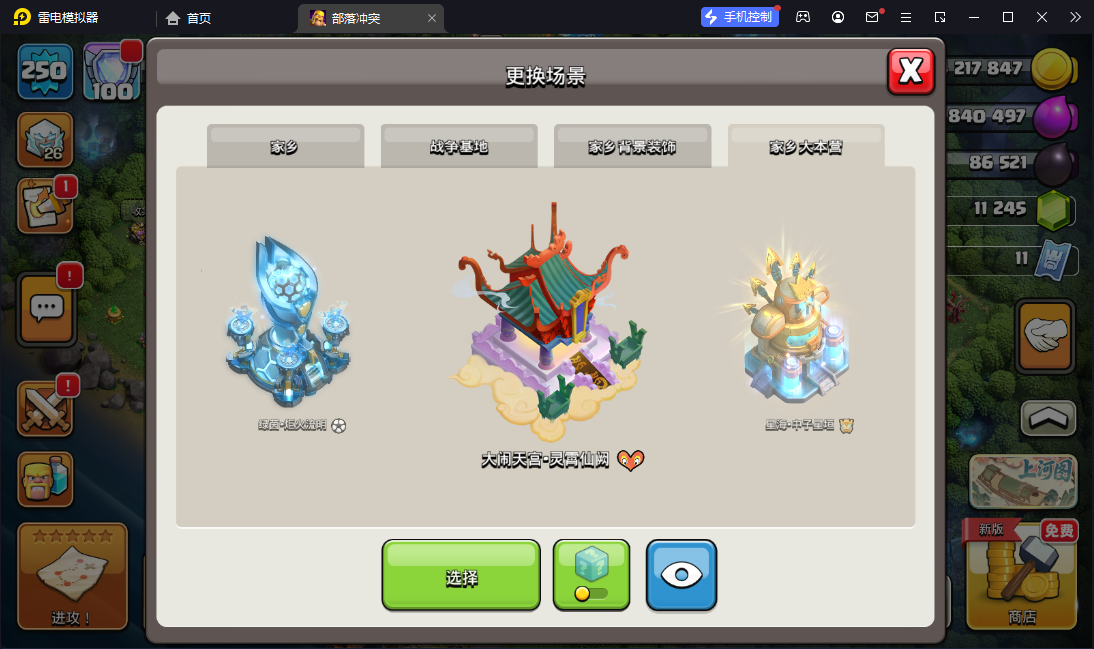Click the upward chevron expand button
The width and height of the screenshot is (1094, 649).
1048,418
